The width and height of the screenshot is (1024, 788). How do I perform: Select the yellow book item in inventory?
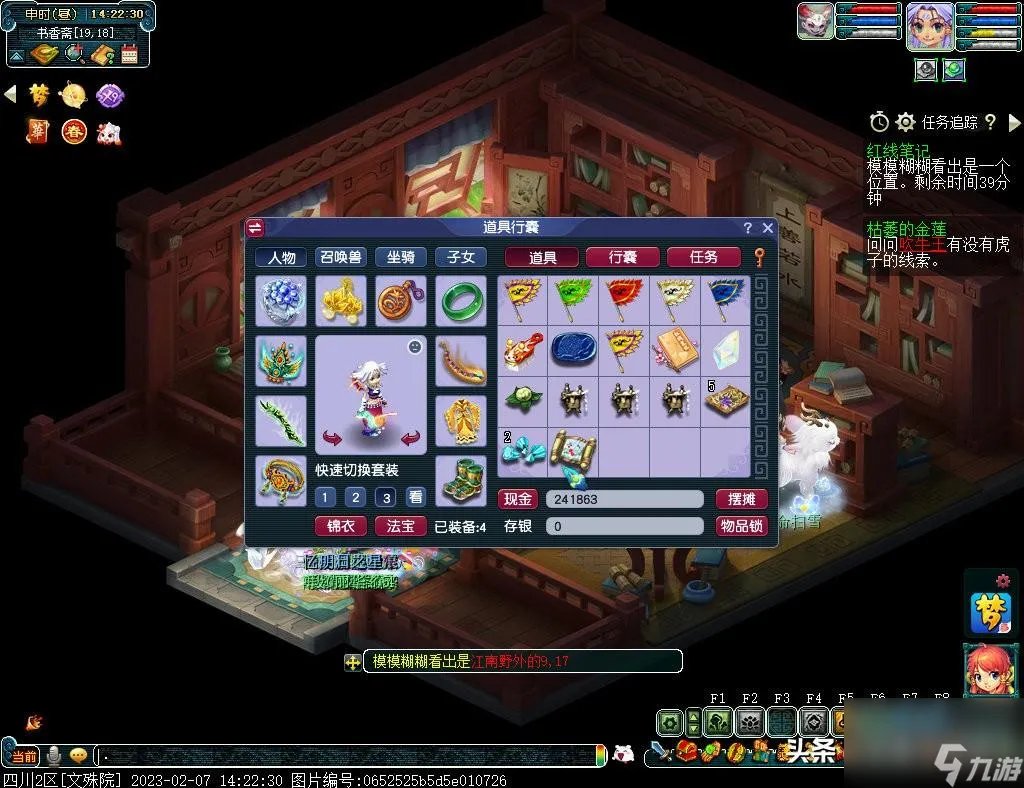(673, 349)
